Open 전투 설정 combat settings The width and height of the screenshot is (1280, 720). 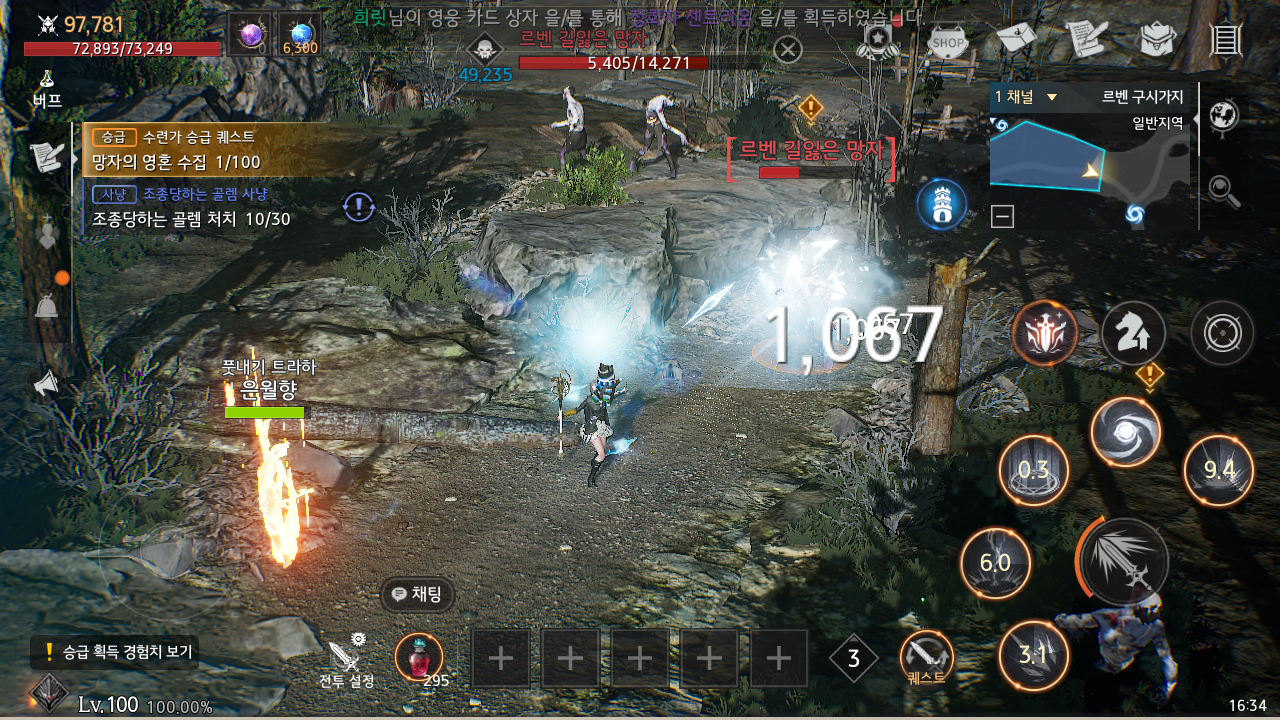pyautogui.click(x=346, y=661)
